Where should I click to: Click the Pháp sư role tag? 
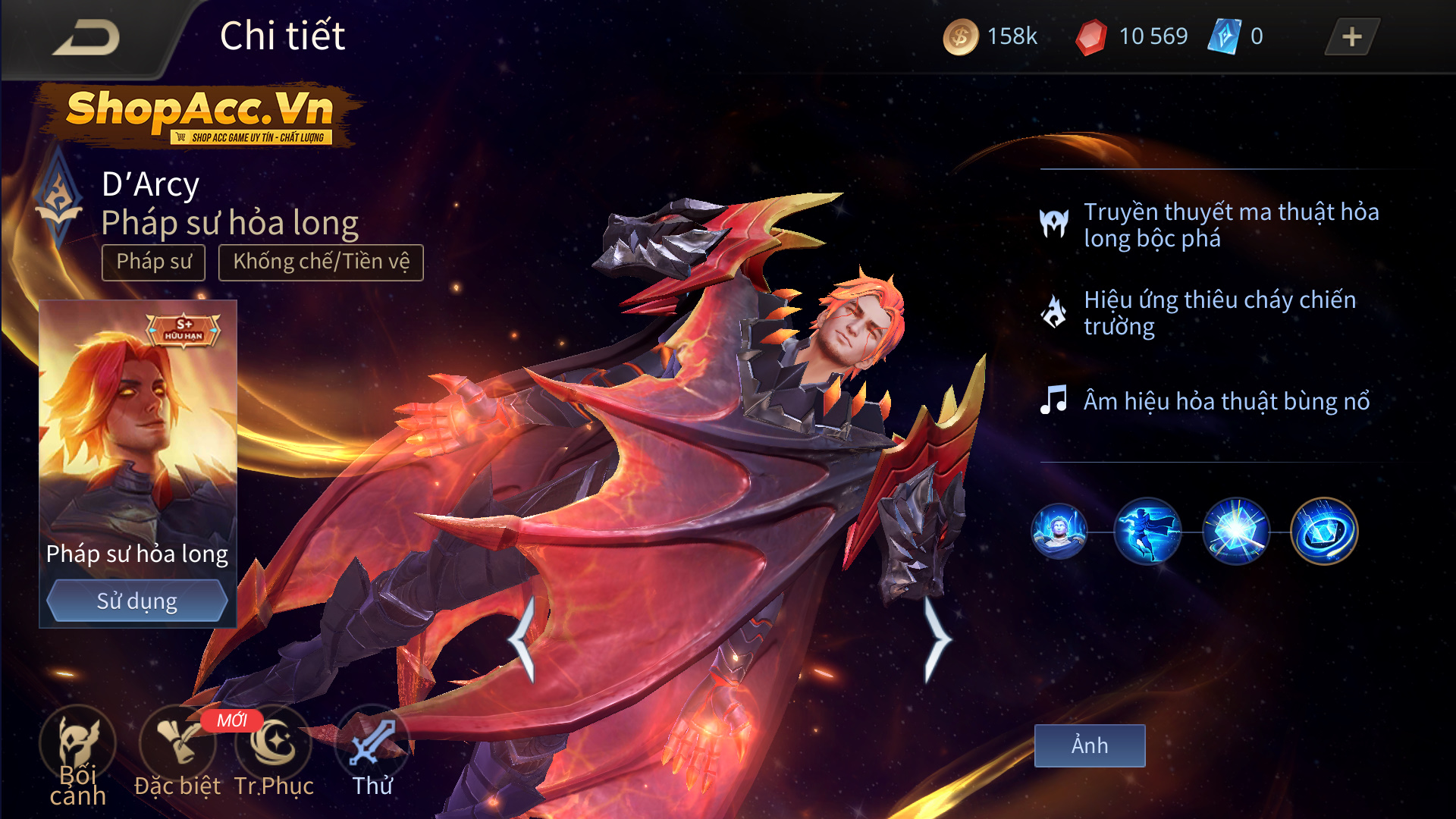(154, 262)
